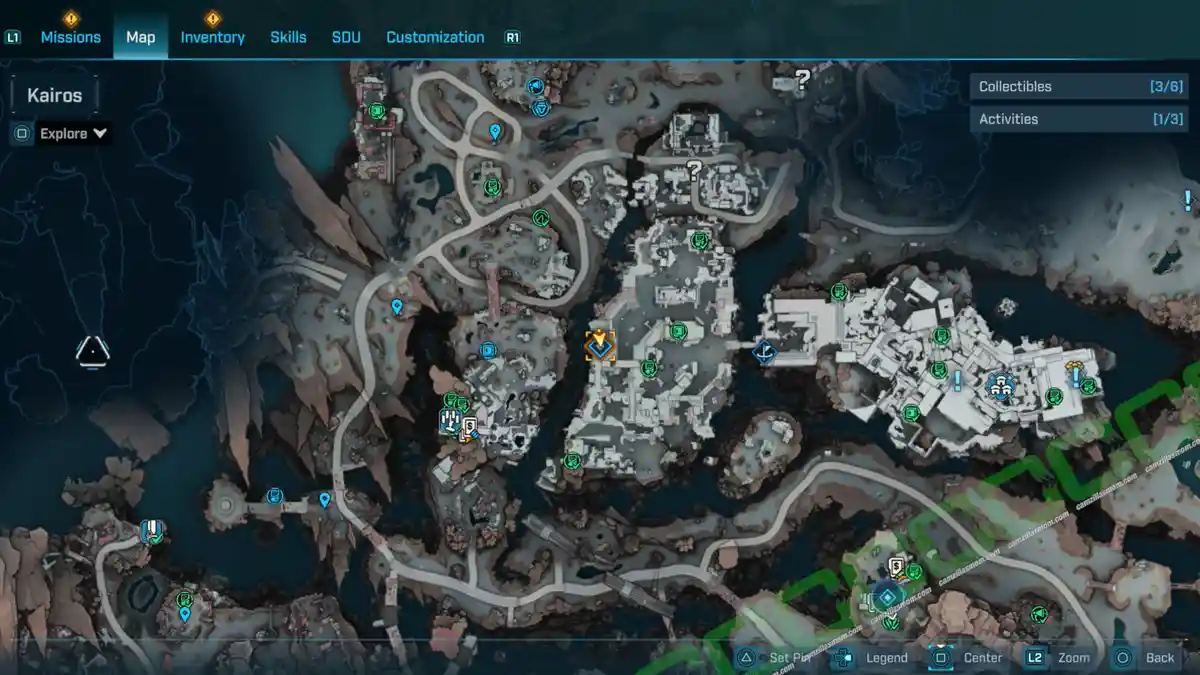The width and height of the screenshot is (1200, 675).
Task: Switch to the Customization tab
Action: pyautogui.click(x=435, y=37)
